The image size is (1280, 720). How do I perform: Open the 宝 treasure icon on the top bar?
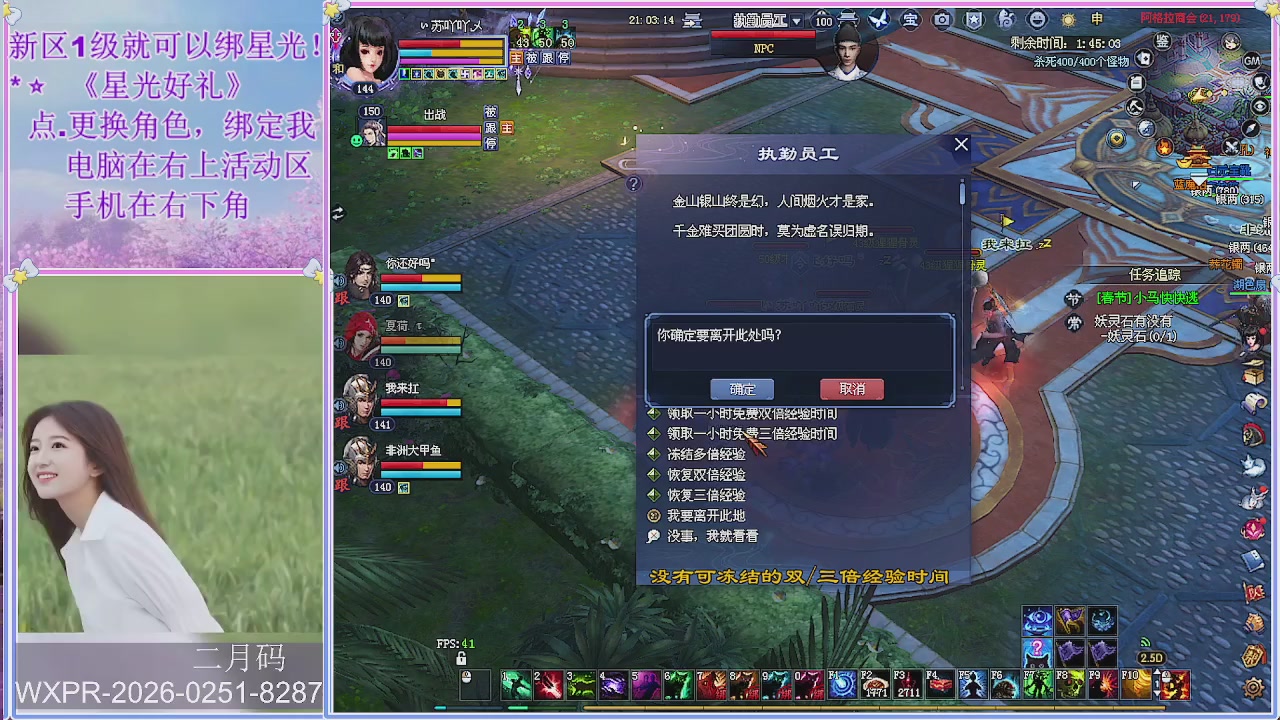click(x=910, y=19)
